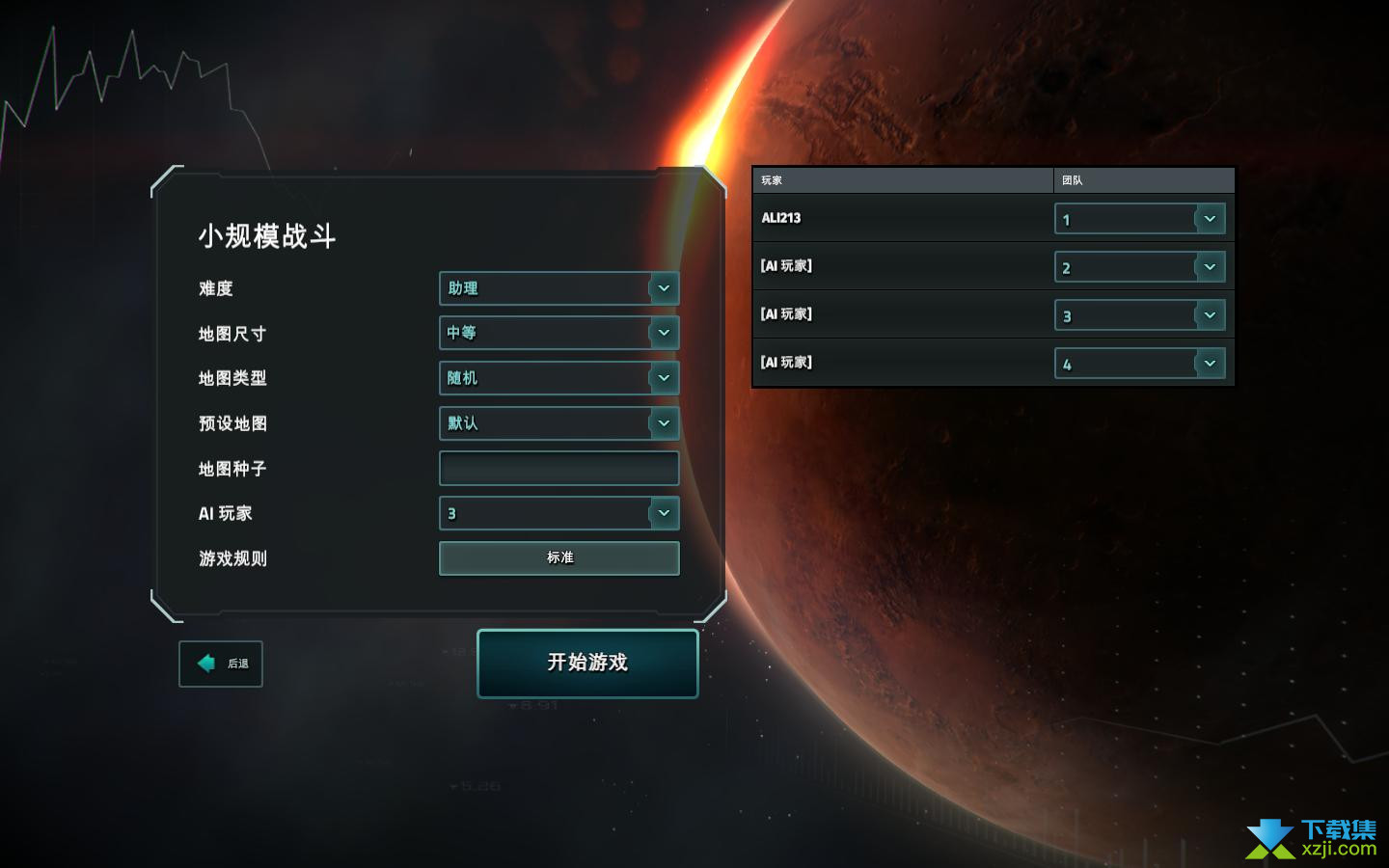Change the team dropdown showing 3
1389x868 pixels.
[1139, 315]
